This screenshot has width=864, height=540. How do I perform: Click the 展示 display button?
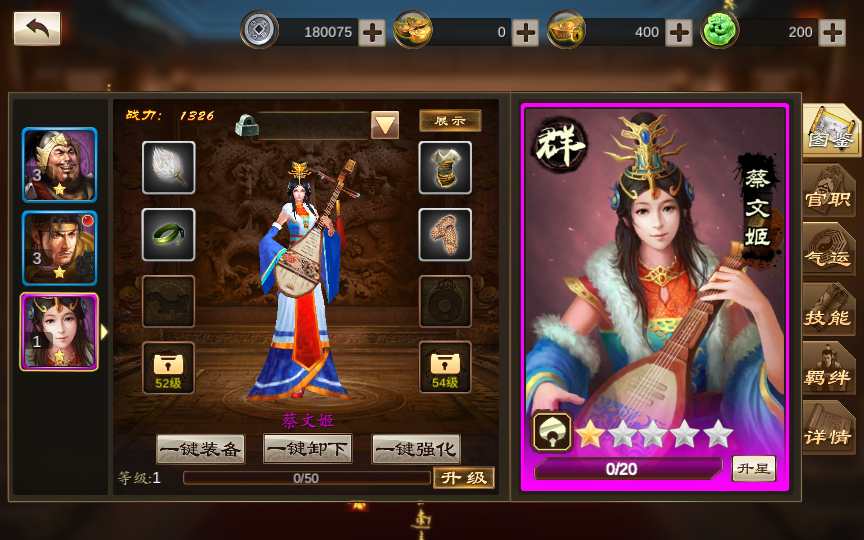click(450, 121)
